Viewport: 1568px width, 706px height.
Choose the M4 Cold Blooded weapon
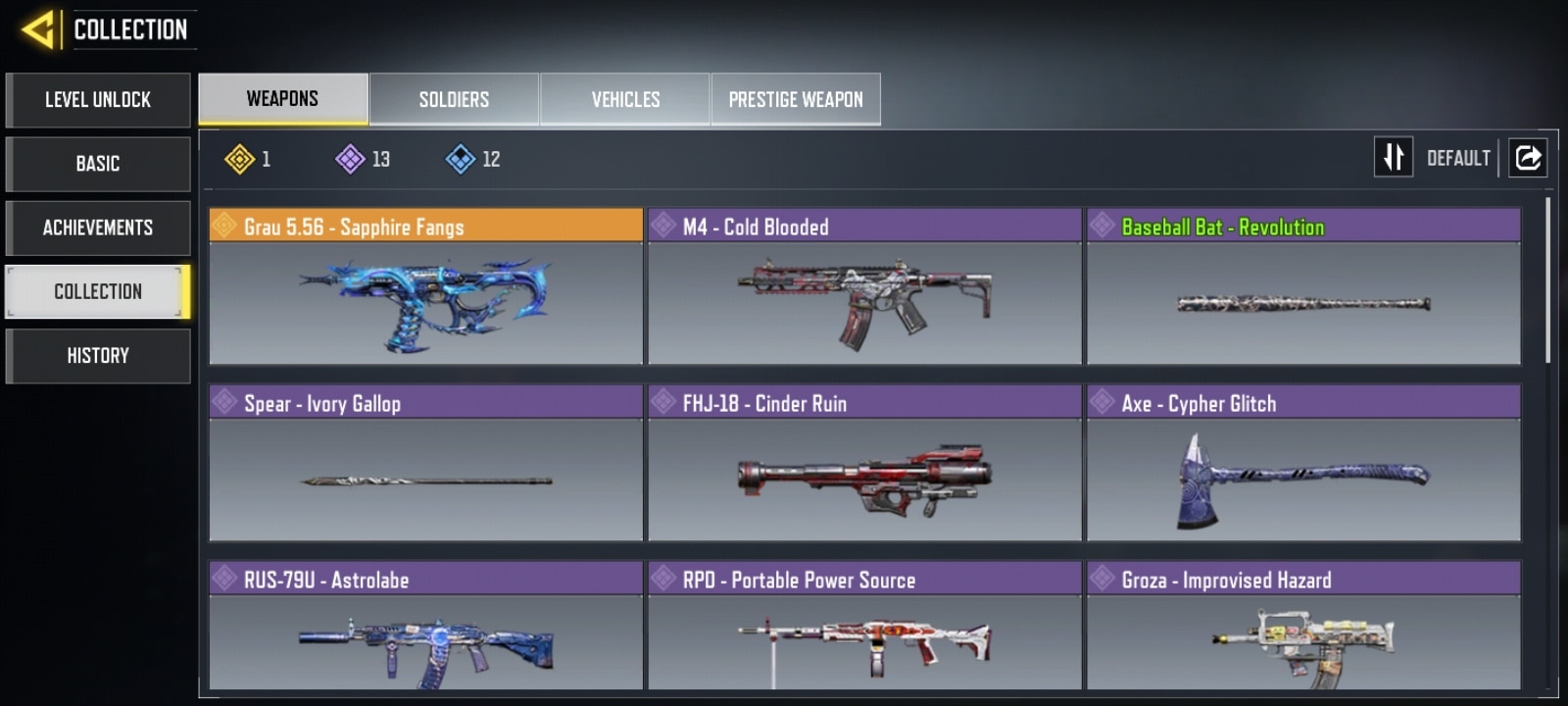(x=864, y=286)
